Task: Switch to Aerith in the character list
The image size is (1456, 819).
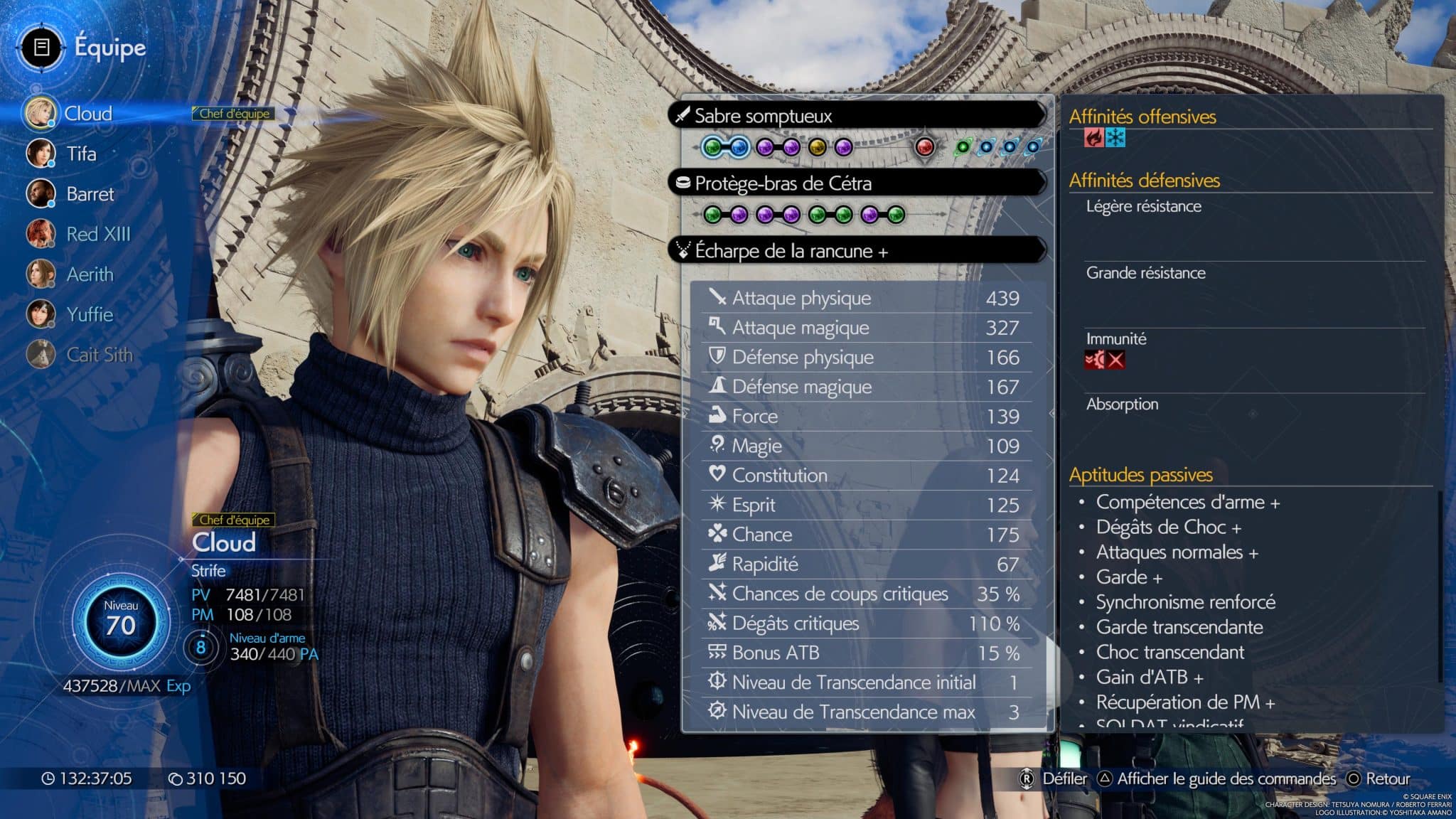Action: coord(89,274)
